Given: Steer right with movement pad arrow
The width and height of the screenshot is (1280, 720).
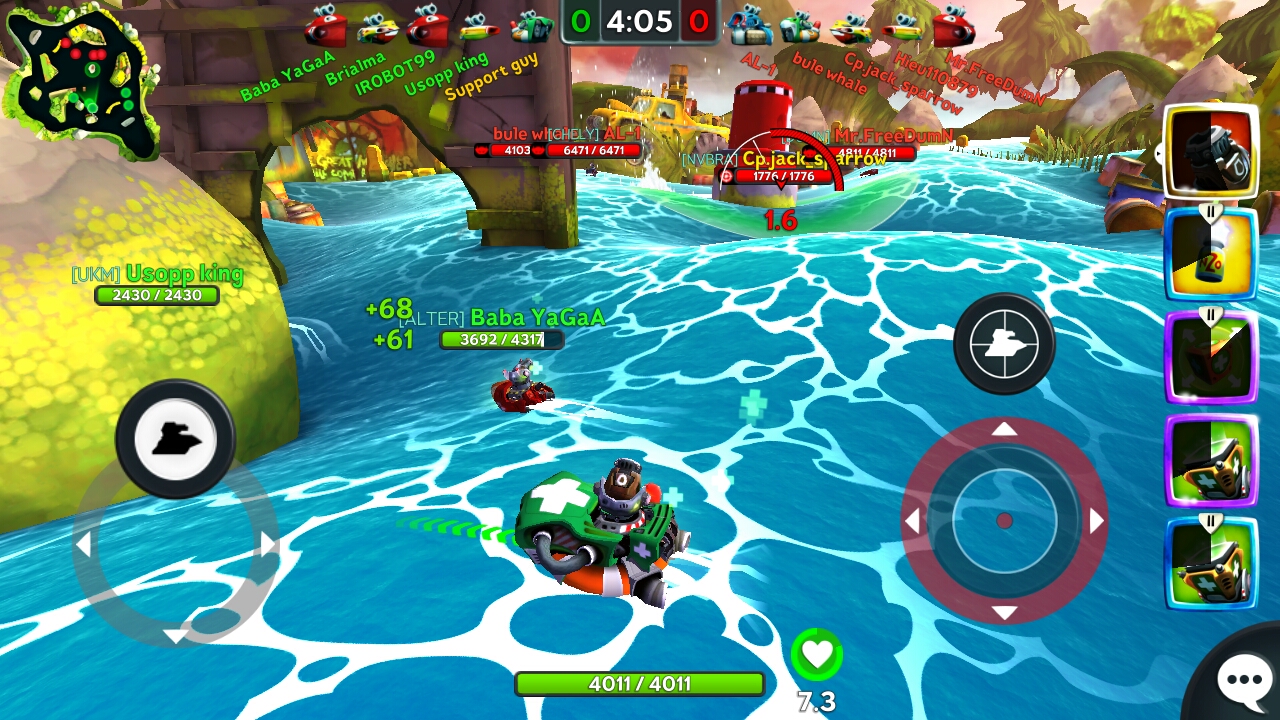Looking at the screenshot, I should 268,544.
